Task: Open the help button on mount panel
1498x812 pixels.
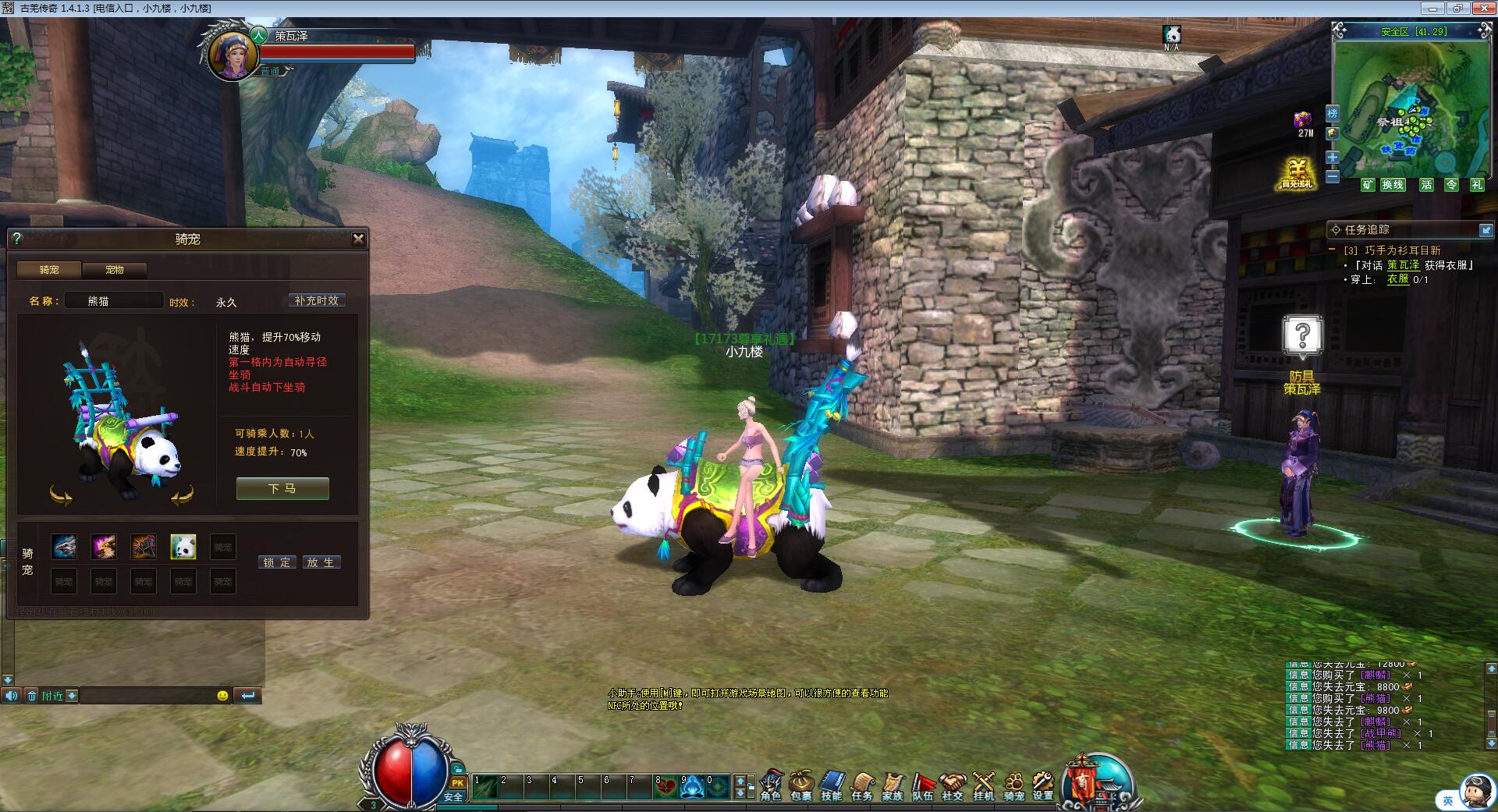Action: pyautogui.click(x=17, y=239)
